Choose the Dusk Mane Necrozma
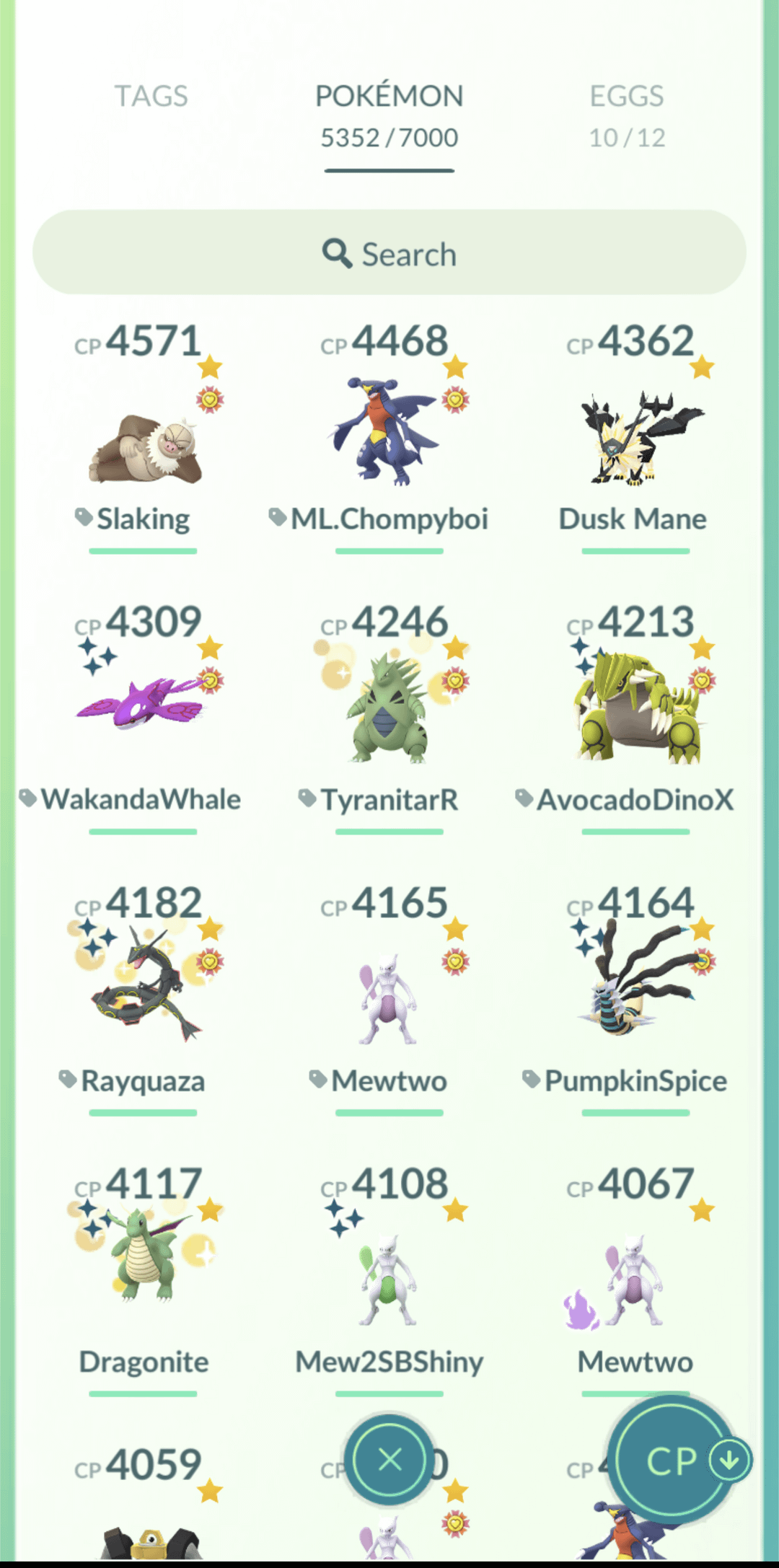Image resolution: width=779 pixels, height=1568 pixels. [635, 437]
